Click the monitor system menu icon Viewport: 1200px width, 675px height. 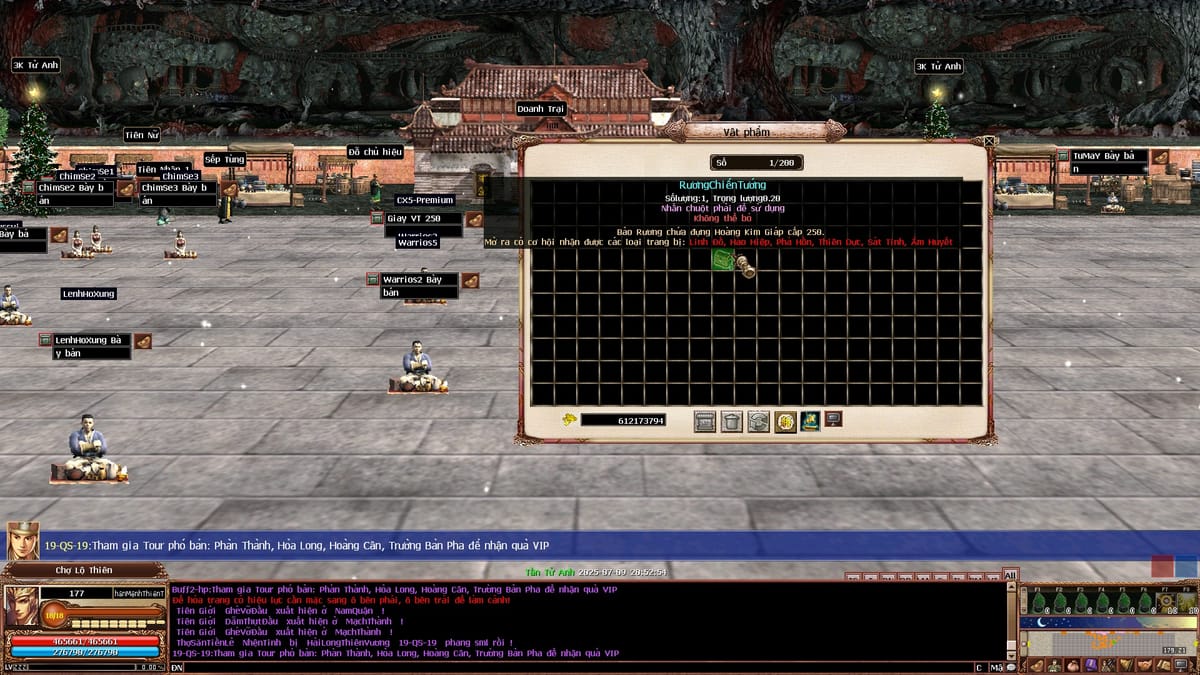1180,666
